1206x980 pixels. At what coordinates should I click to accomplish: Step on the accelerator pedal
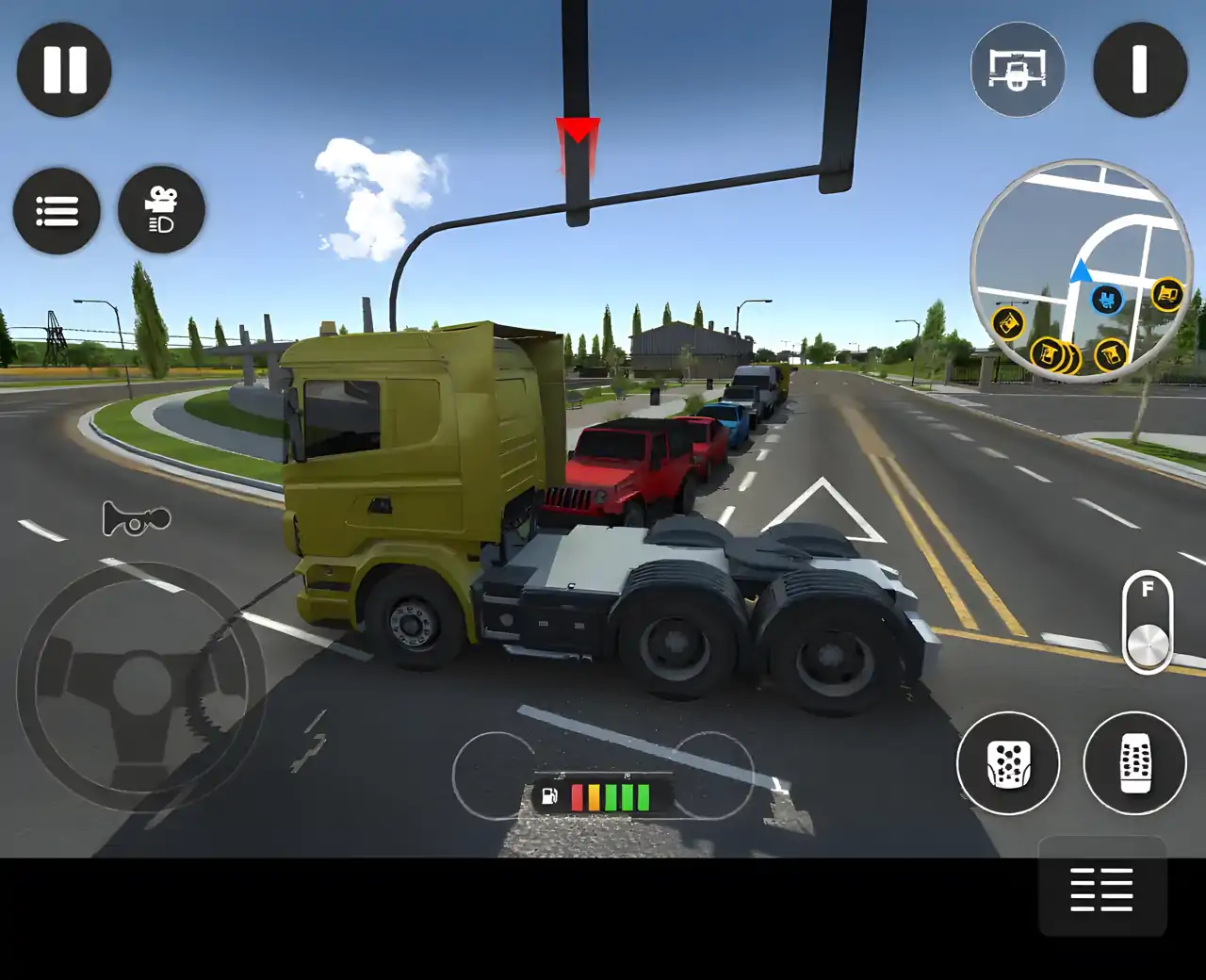tap(1134, 763)
